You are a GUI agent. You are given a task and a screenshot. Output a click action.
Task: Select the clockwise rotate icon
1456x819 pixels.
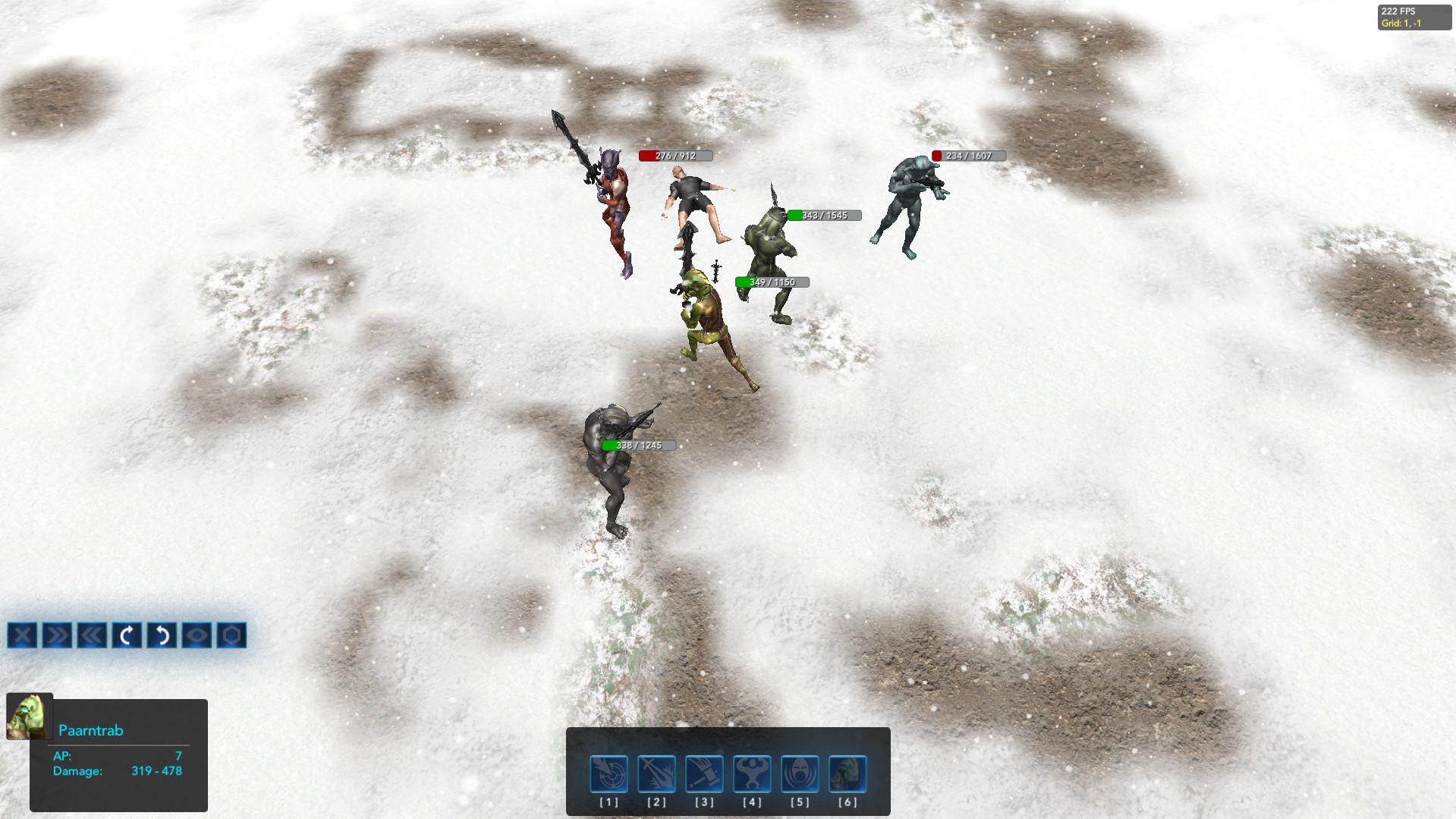pyautogui.click(x=127, y=636)
